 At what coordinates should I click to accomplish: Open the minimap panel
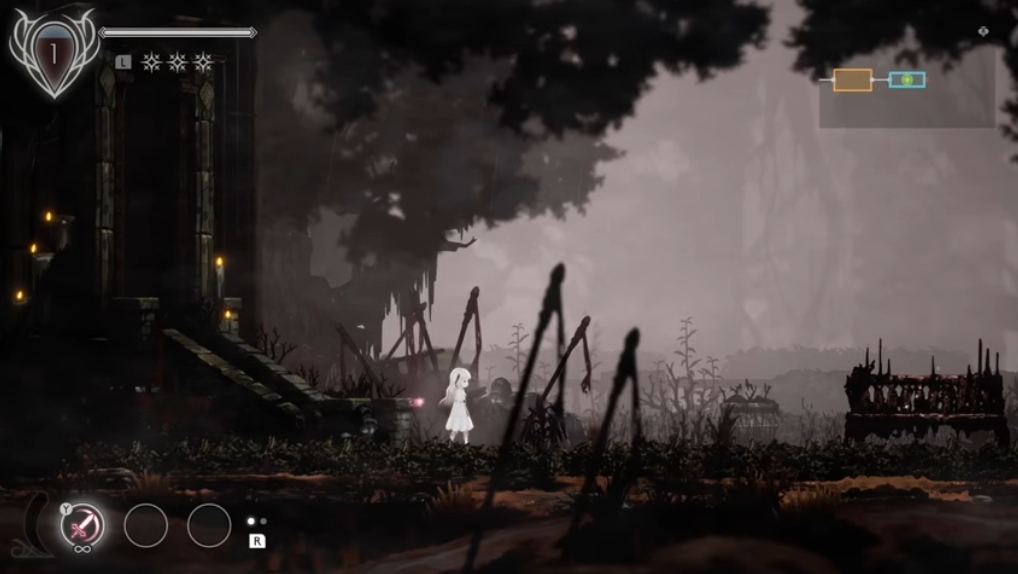(x=906, y=86)
